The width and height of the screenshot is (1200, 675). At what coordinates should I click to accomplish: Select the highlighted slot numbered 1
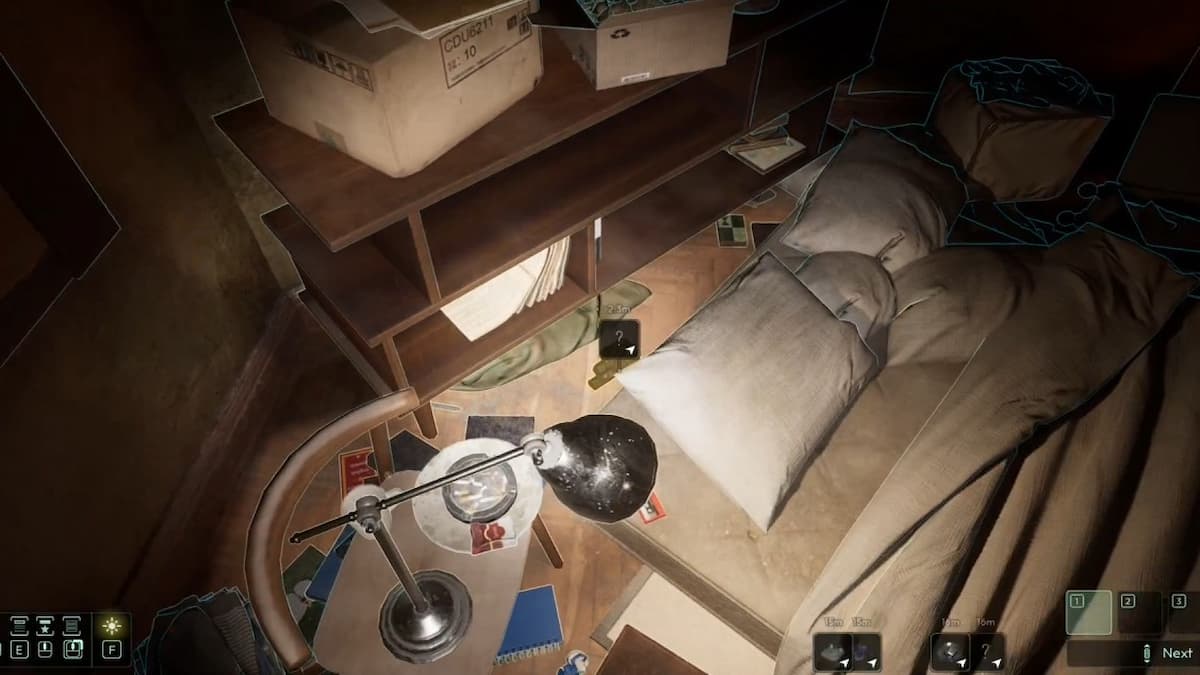coord(1089,612)
